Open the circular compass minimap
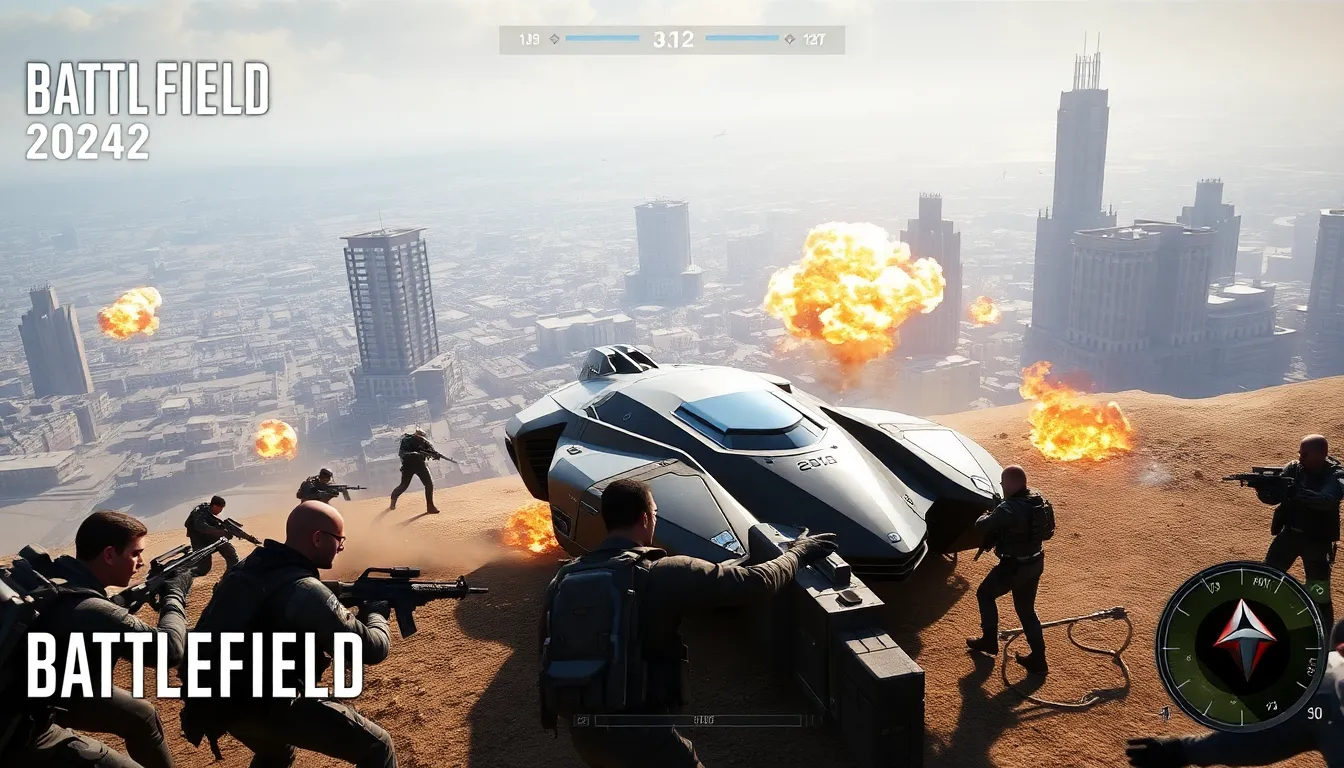The width and height of the screenshot is (1344, 768). click(1242, 646)
